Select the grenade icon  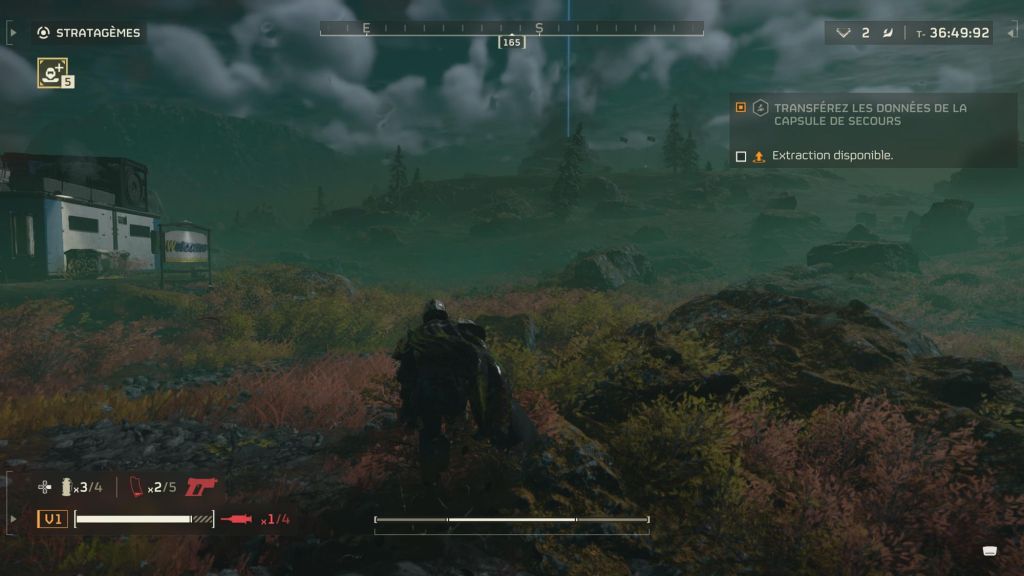point(68,487)
